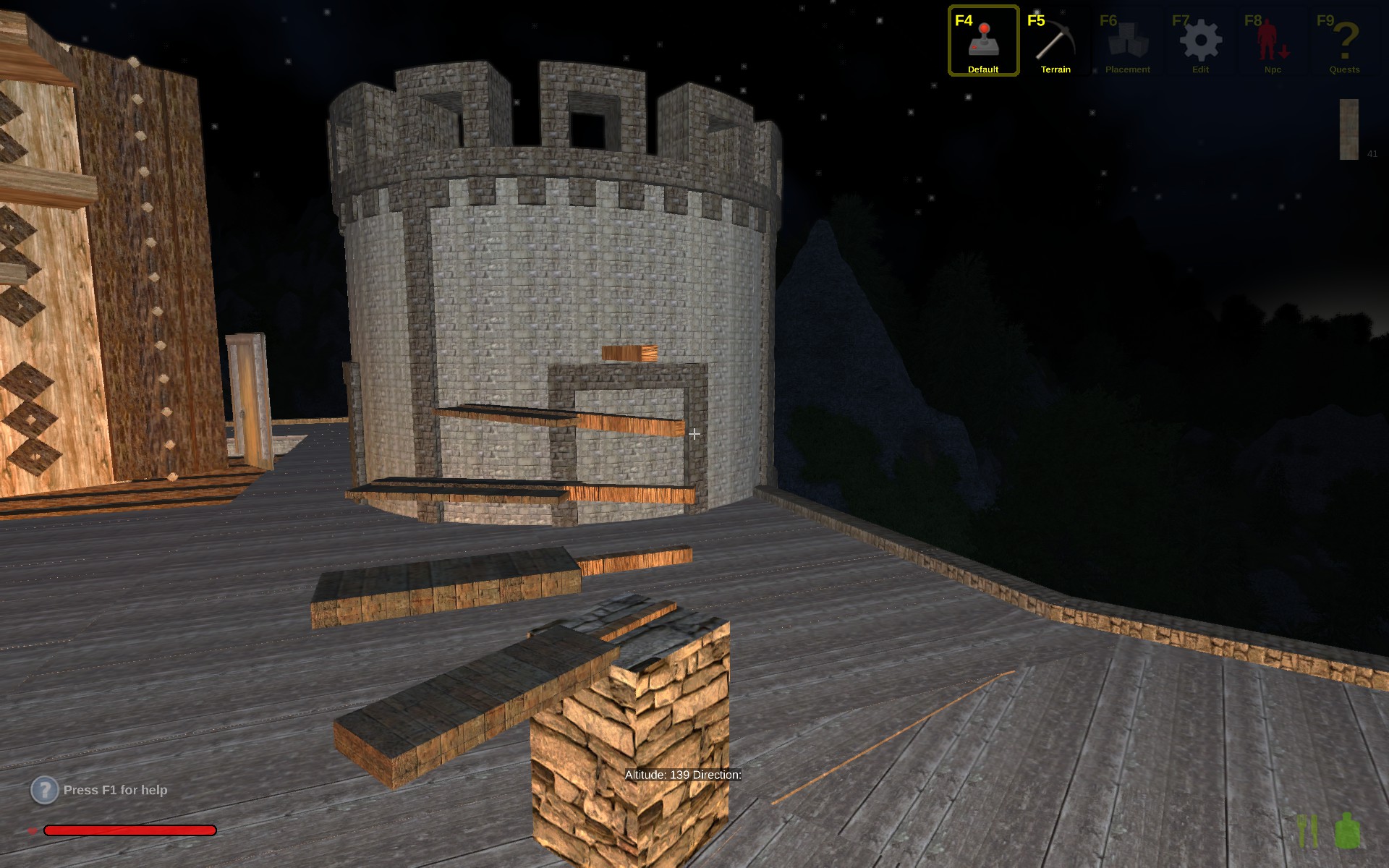The width and height of the screenshot is (1389, 868).
Task: Choose the Npc mode red figure icon
Action: tap(1272, 41)
